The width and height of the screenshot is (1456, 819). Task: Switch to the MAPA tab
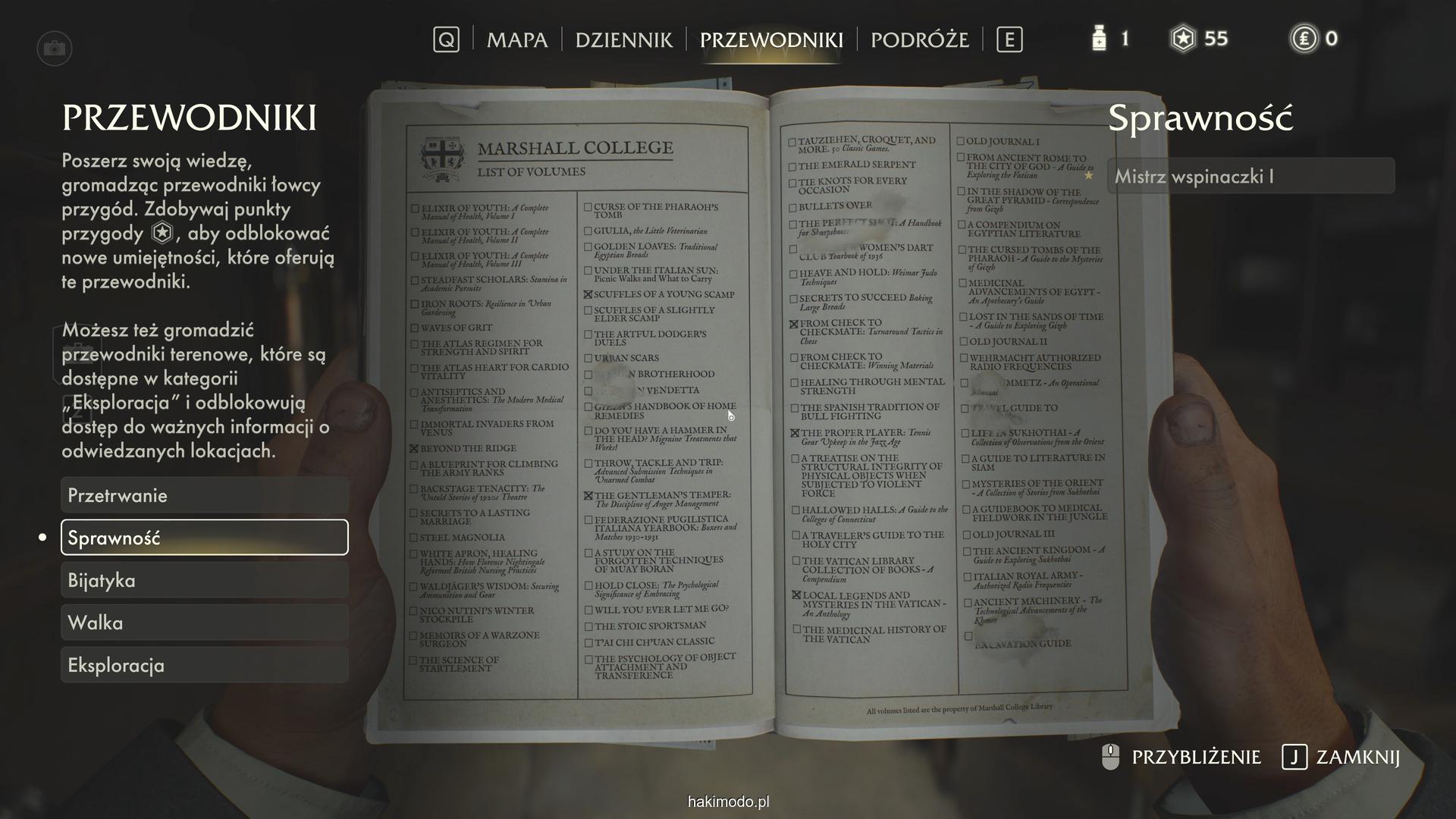516,39
